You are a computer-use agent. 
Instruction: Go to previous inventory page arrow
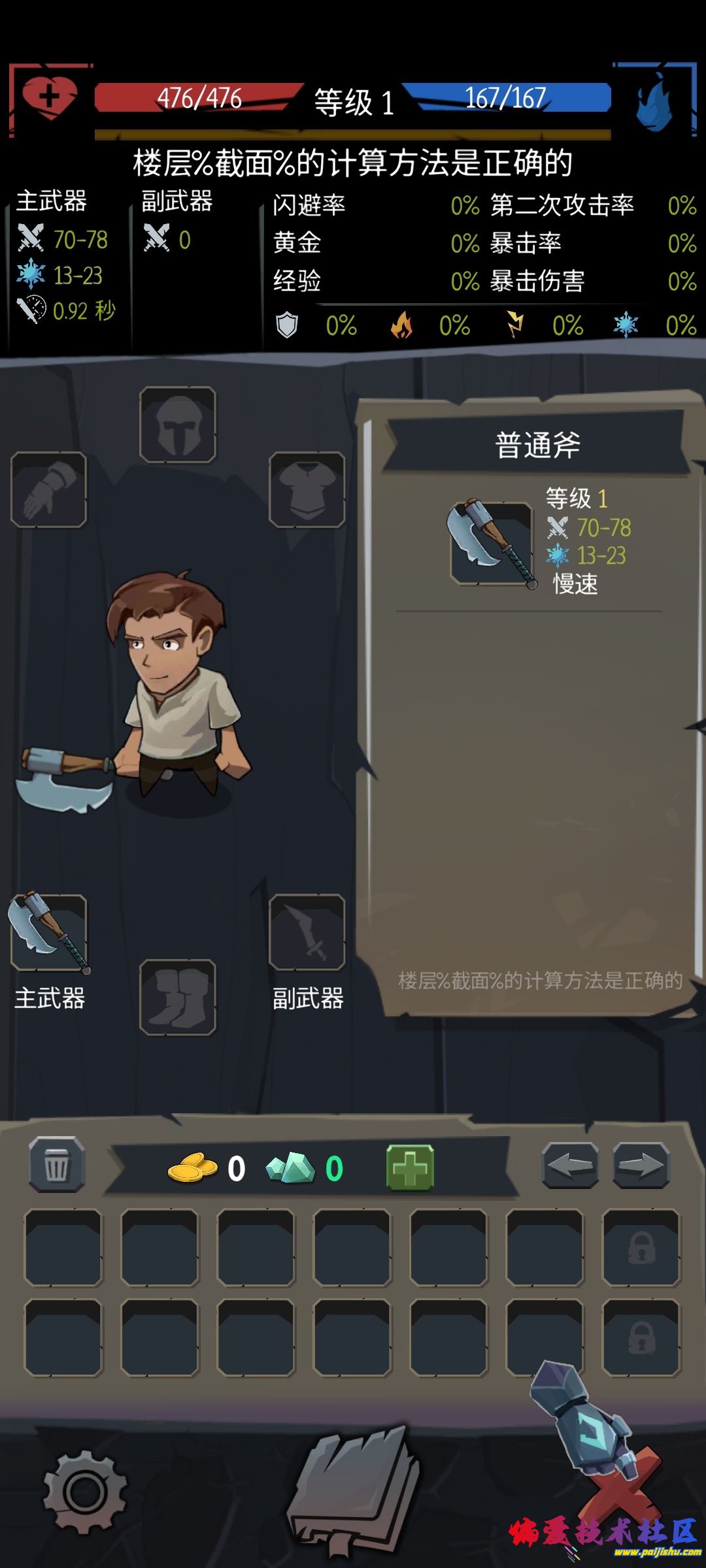570,1165
